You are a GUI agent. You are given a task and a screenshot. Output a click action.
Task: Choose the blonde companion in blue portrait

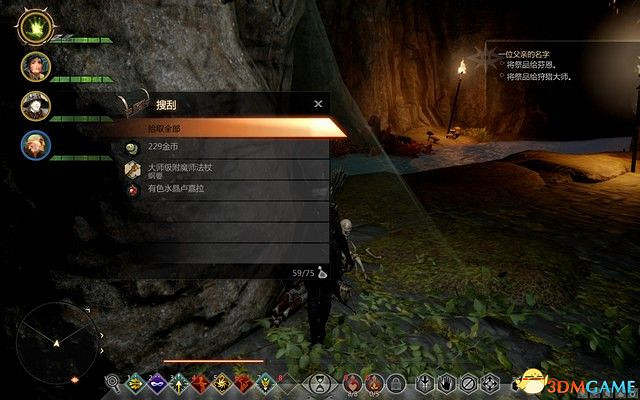(36, 145)
